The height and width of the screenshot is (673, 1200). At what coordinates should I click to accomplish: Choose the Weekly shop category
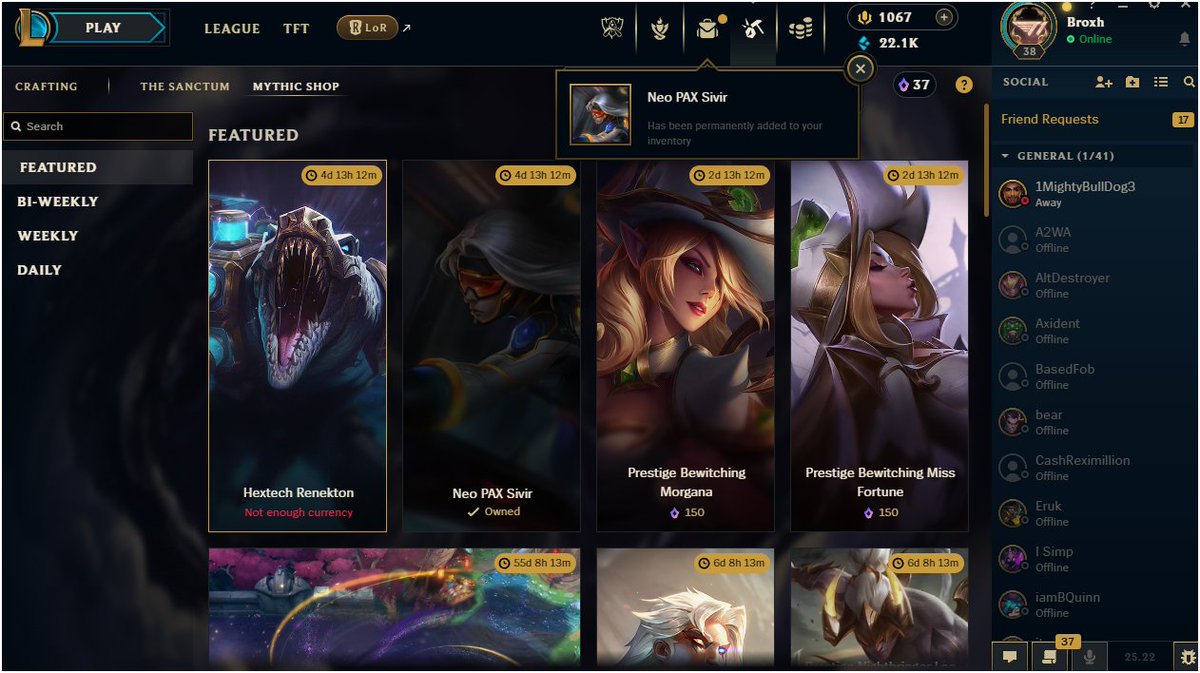[x=48, y=236]
